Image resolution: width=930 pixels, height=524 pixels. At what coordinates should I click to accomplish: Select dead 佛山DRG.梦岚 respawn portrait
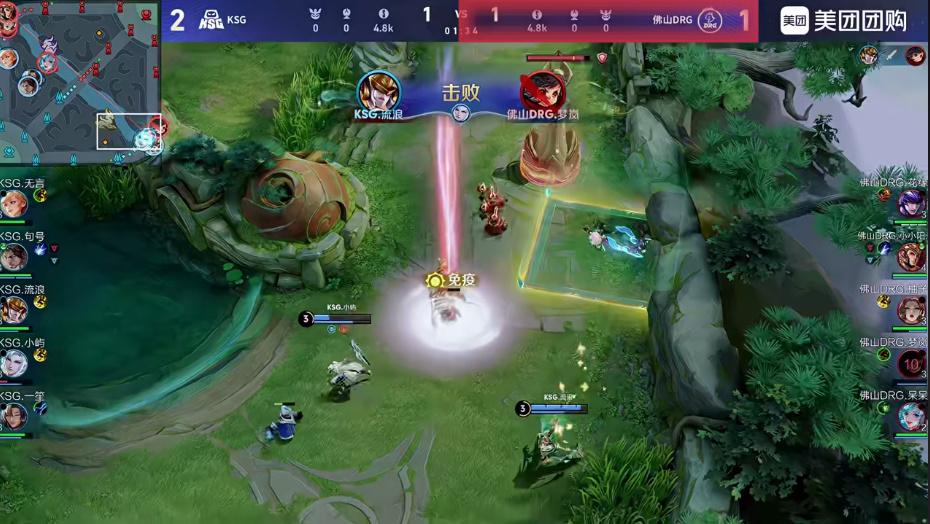tap(911, 363)
